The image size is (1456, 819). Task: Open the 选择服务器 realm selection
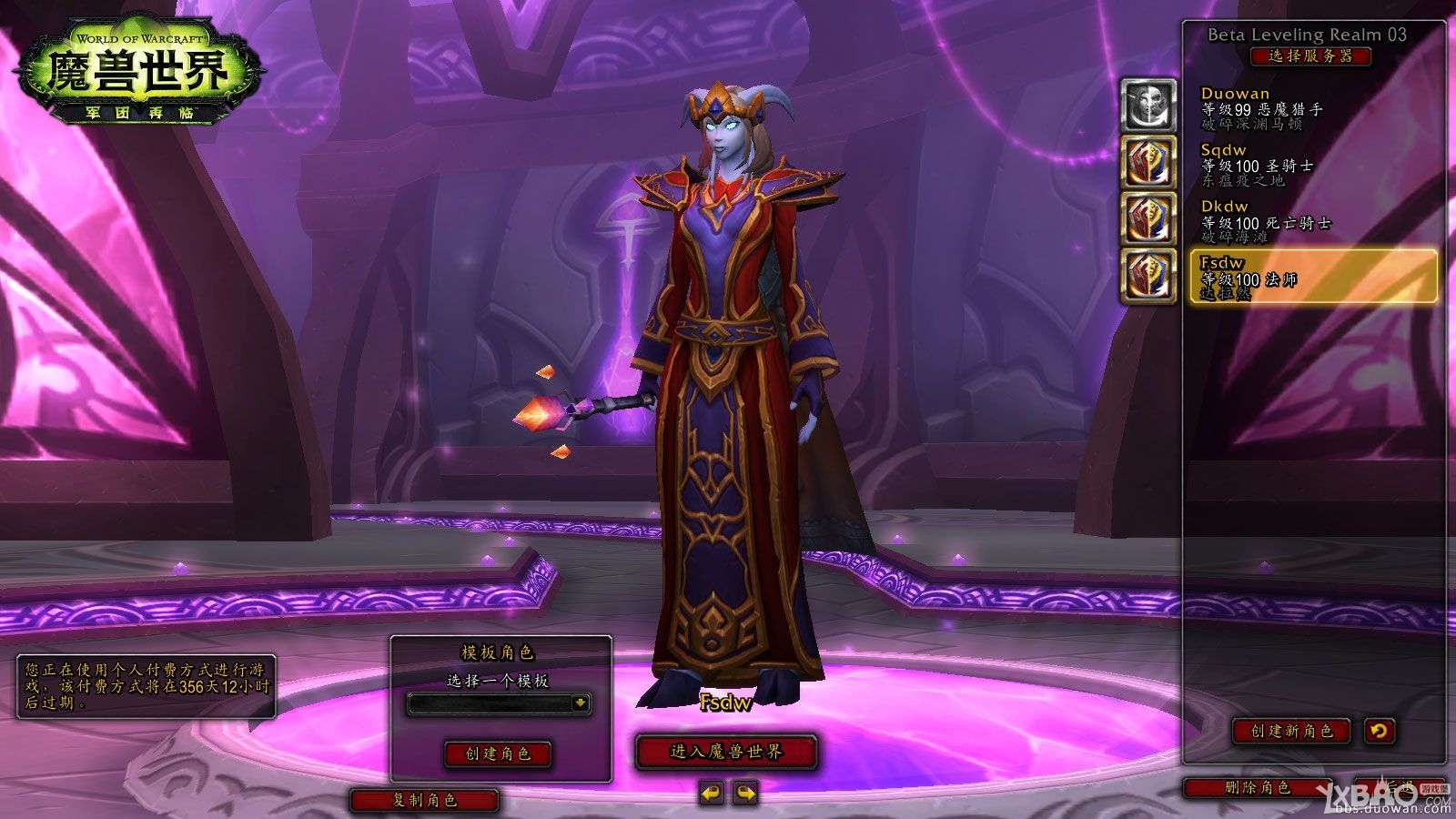[x=1310, y=56]
